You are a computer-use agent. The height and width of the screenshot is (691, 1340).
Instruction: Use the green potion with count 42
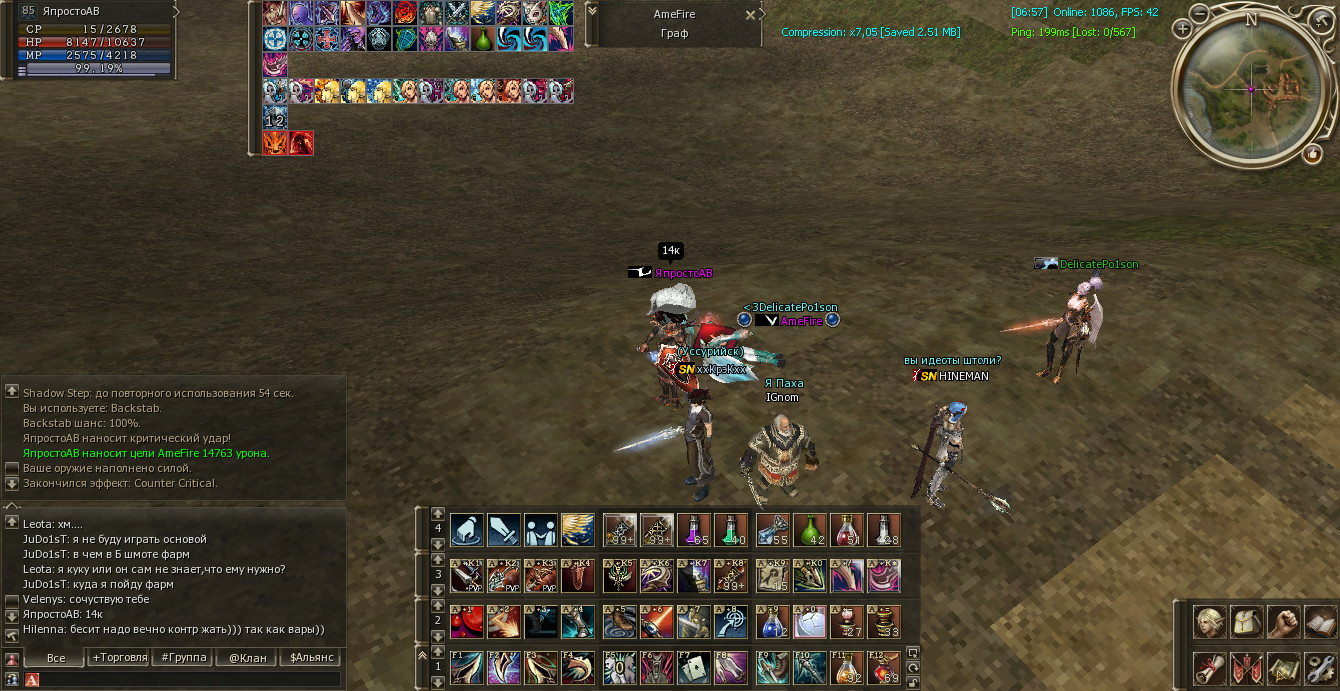pos(809,530)
